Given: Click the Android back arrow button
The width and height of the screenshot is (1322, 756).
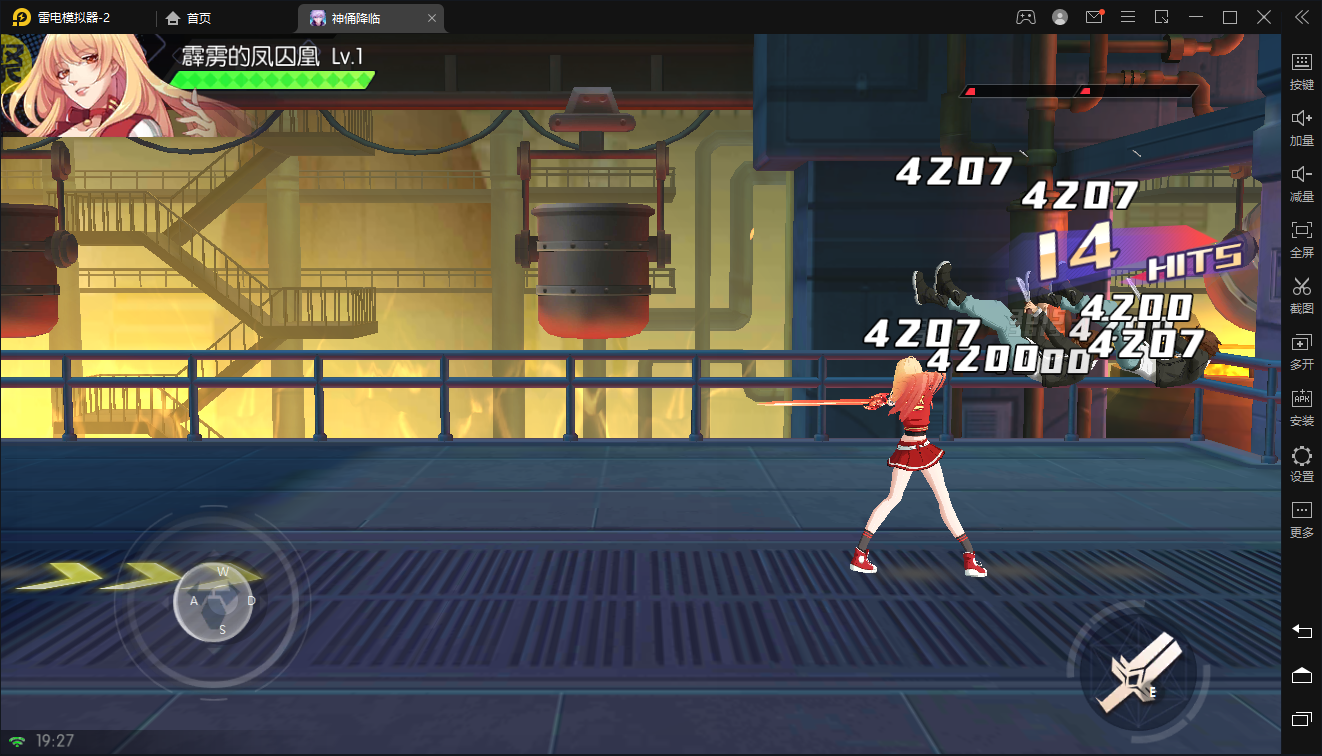Looking at the screenshot, I should (x=1301, y=631).
